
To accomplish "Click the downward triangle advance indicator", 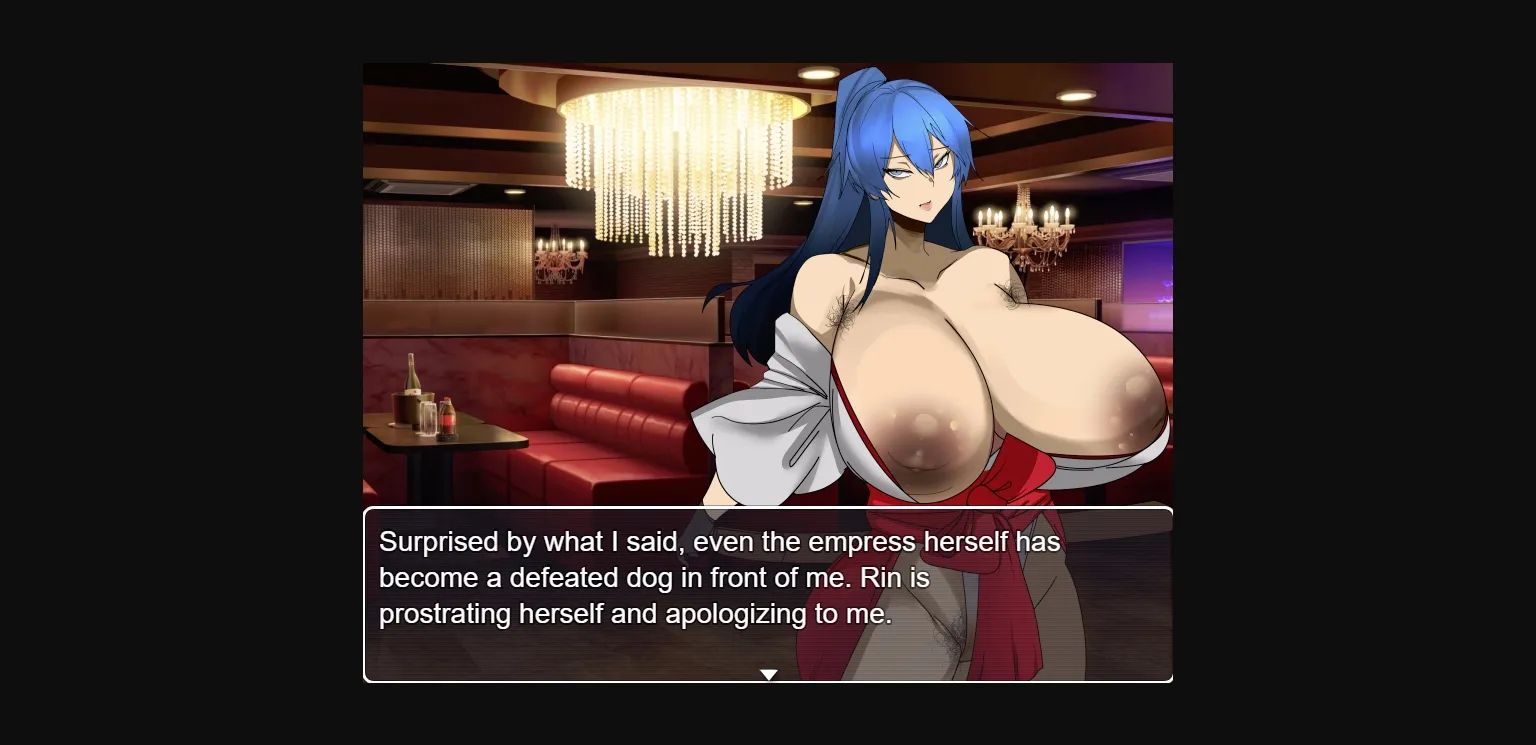I will (768, 673).
